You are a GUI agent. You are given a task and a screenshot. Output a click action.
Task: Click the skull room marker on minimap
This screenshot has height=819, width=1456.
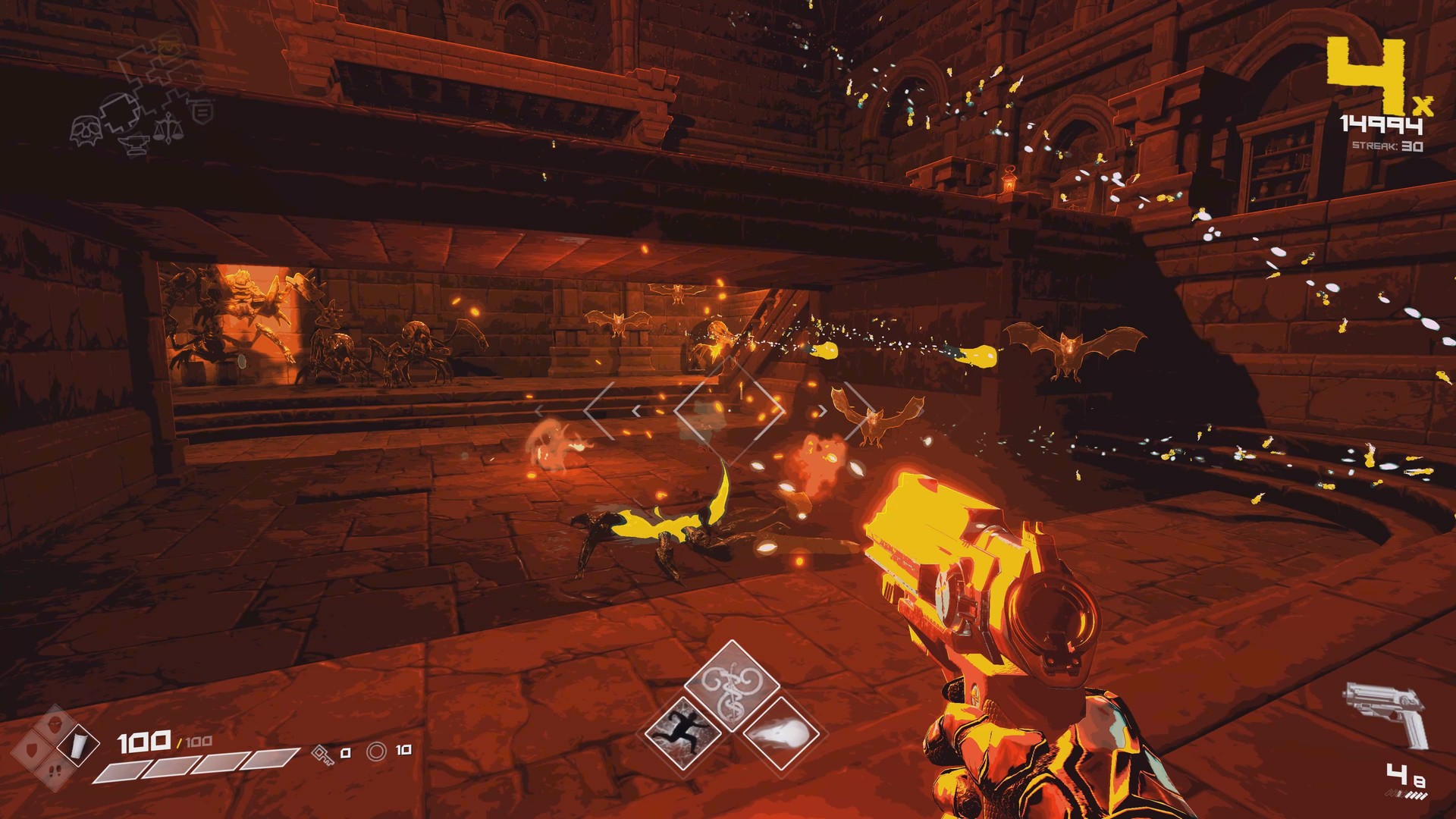[86, 130]
